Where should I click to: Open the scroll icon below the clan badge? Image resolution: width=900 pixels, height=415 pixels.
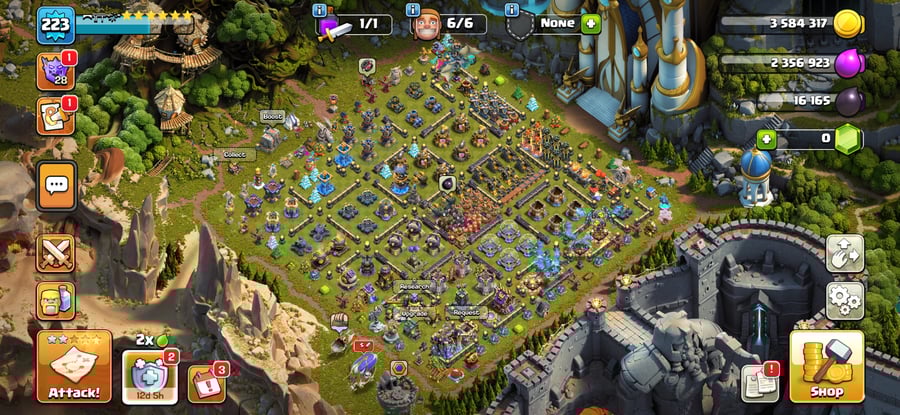(x=54, y=116)
